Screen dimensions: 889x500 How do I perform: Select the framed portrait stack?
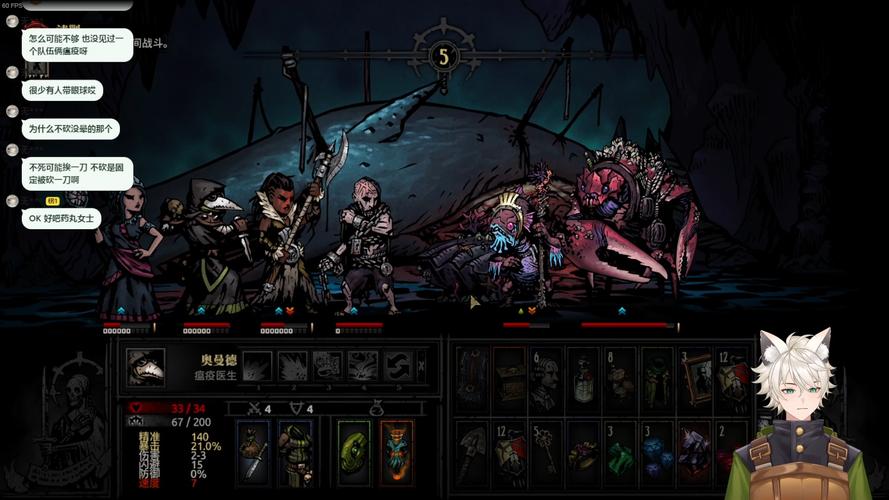coord(692,379)
